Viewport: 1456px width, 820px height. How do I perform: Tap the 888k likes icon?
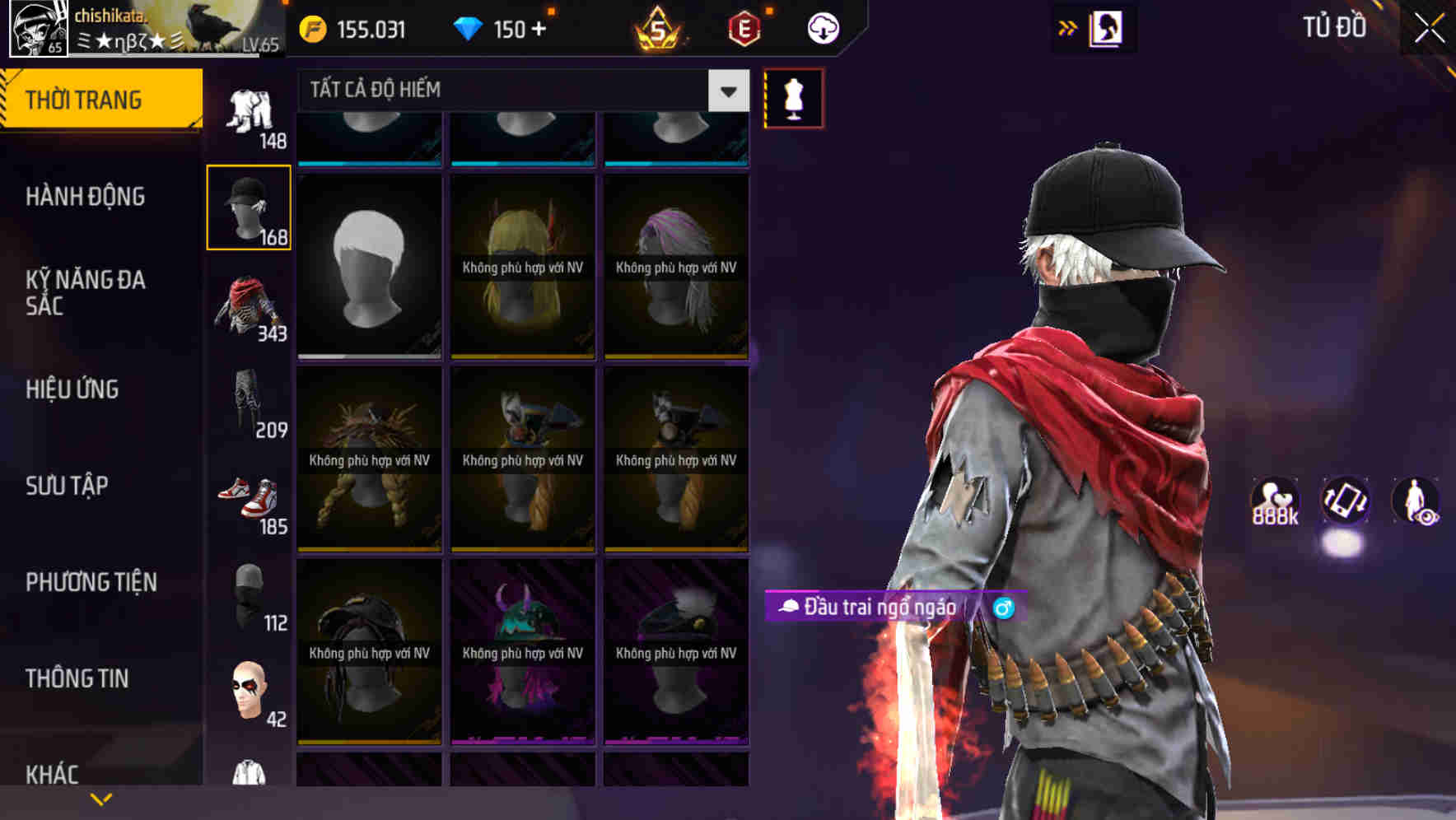click(1273, 501)
